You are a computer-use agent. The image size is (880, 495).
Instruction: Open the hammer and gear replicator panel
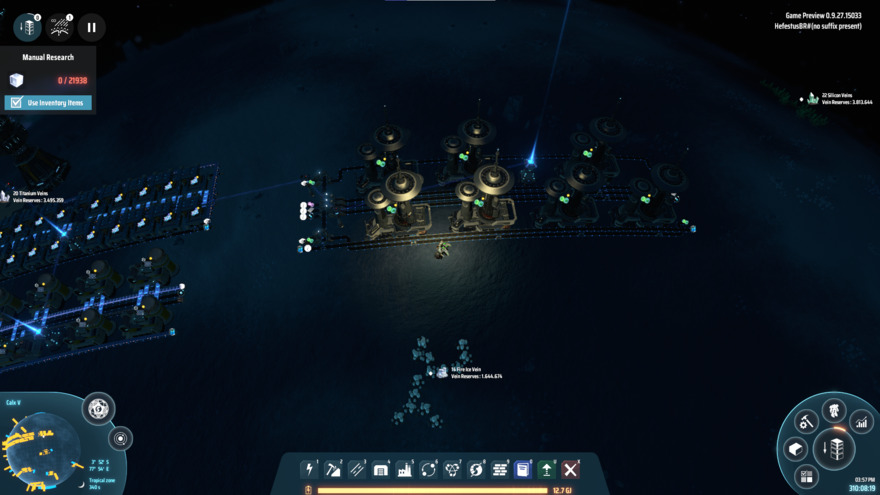[806, 422]
